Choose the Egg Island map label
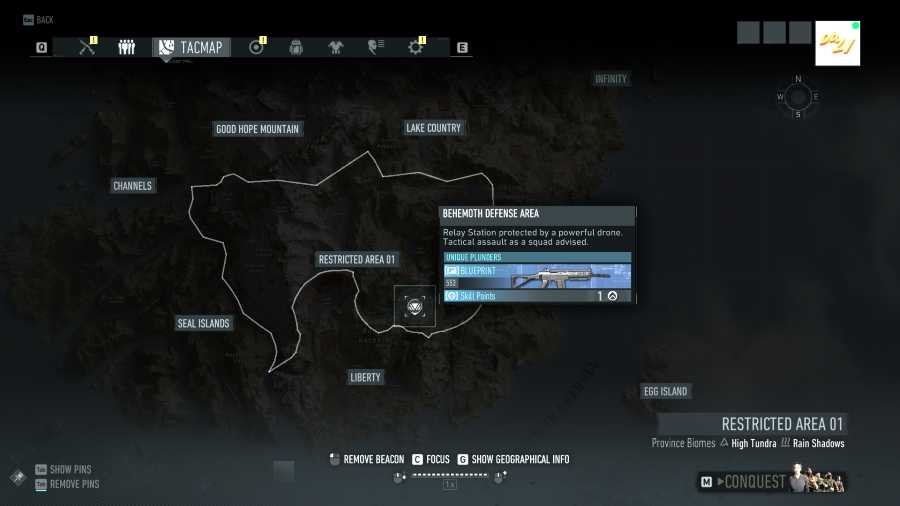 tap(666, 391)
